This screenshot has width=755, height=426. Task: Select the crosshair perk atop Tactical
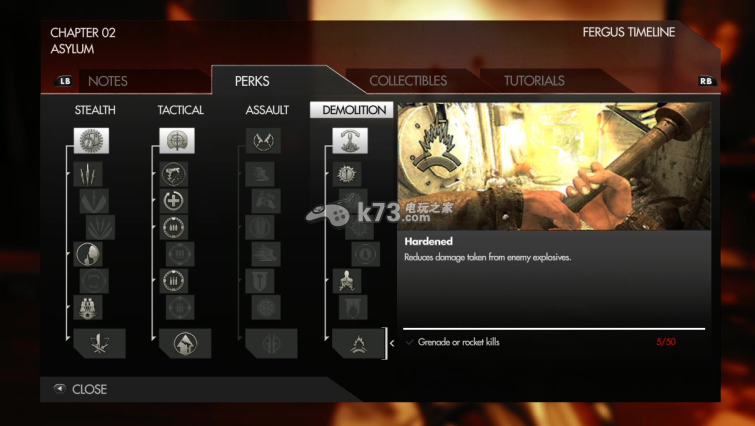(x=177, y=141)
